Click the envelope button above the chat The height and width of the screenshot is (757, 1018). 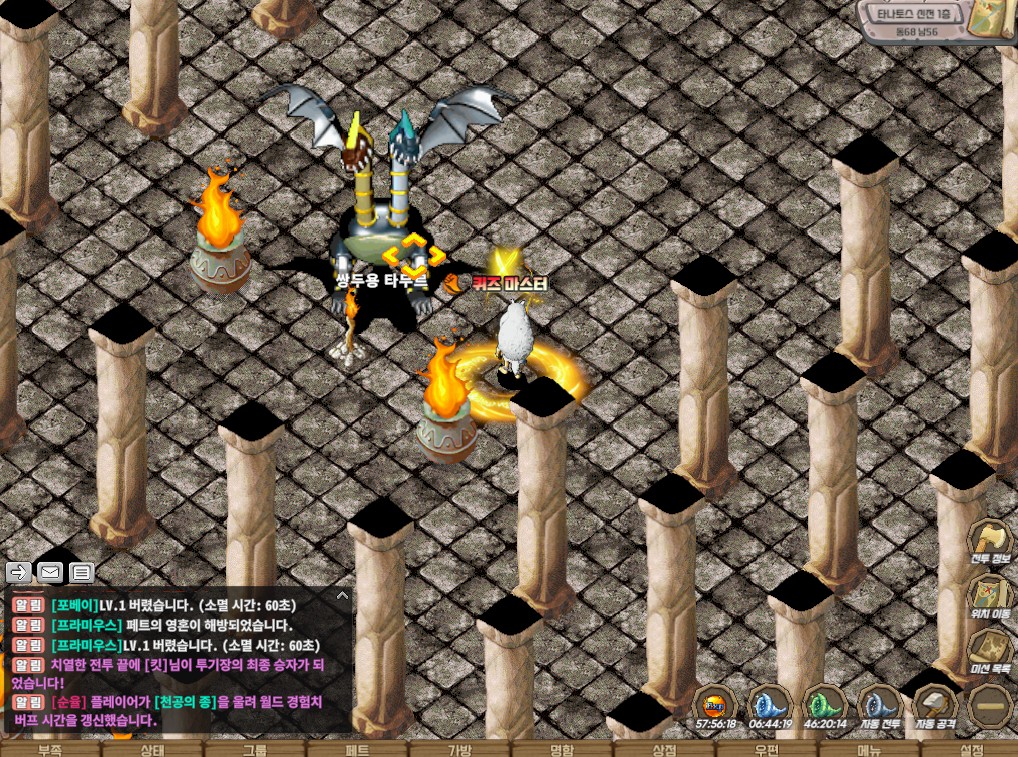(50, 572)
